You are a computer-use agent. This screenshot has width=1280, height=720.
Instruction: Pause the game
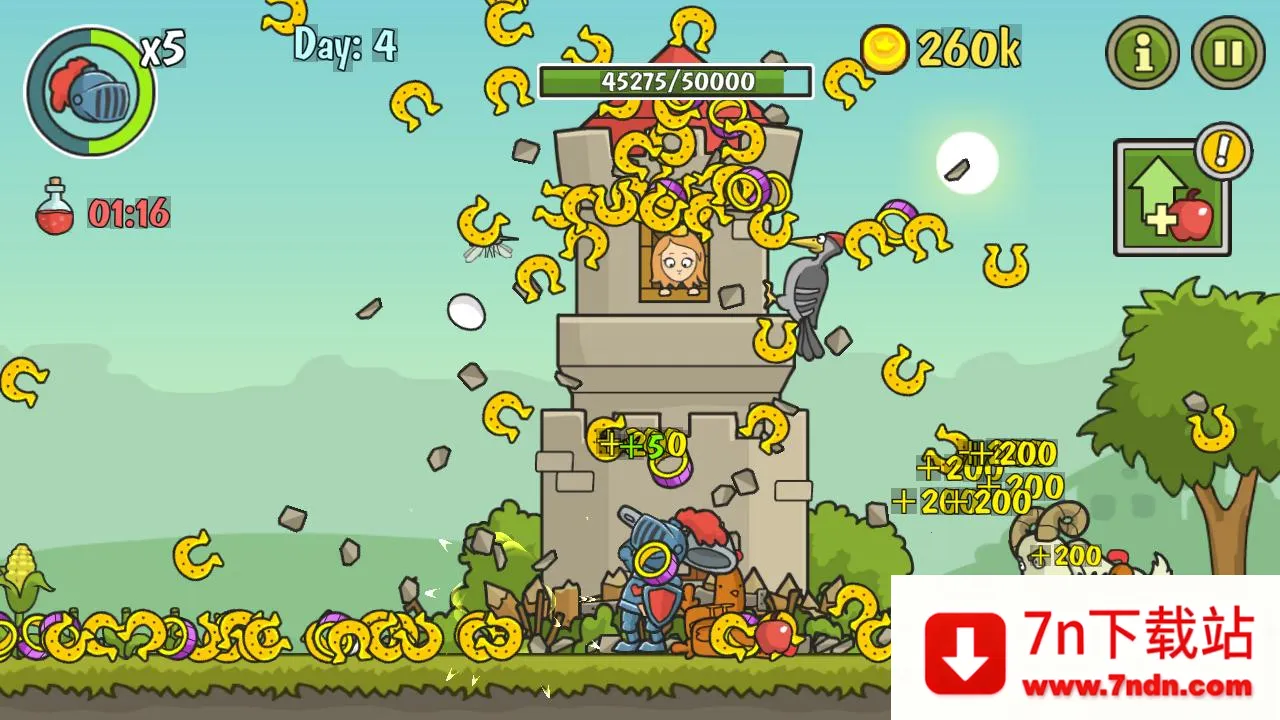(x=1228, y=53)
